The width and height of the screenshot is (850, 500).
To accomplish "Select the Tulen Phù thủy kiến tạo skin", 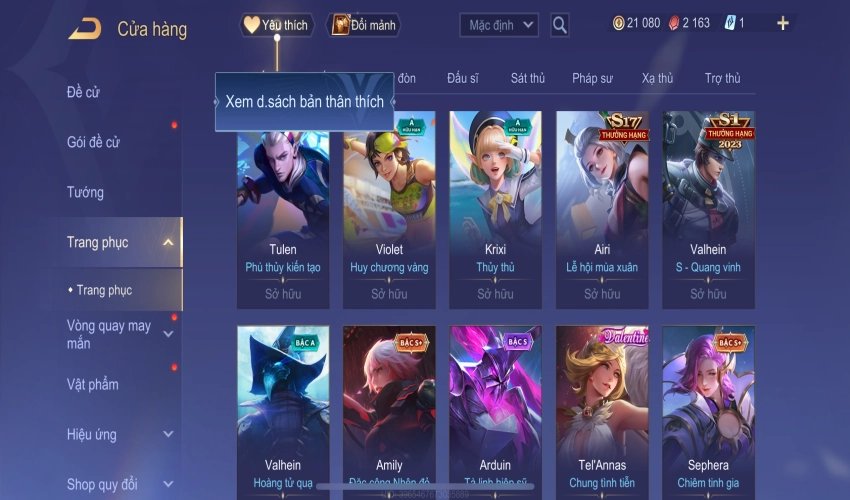I will tap(283, 200).
